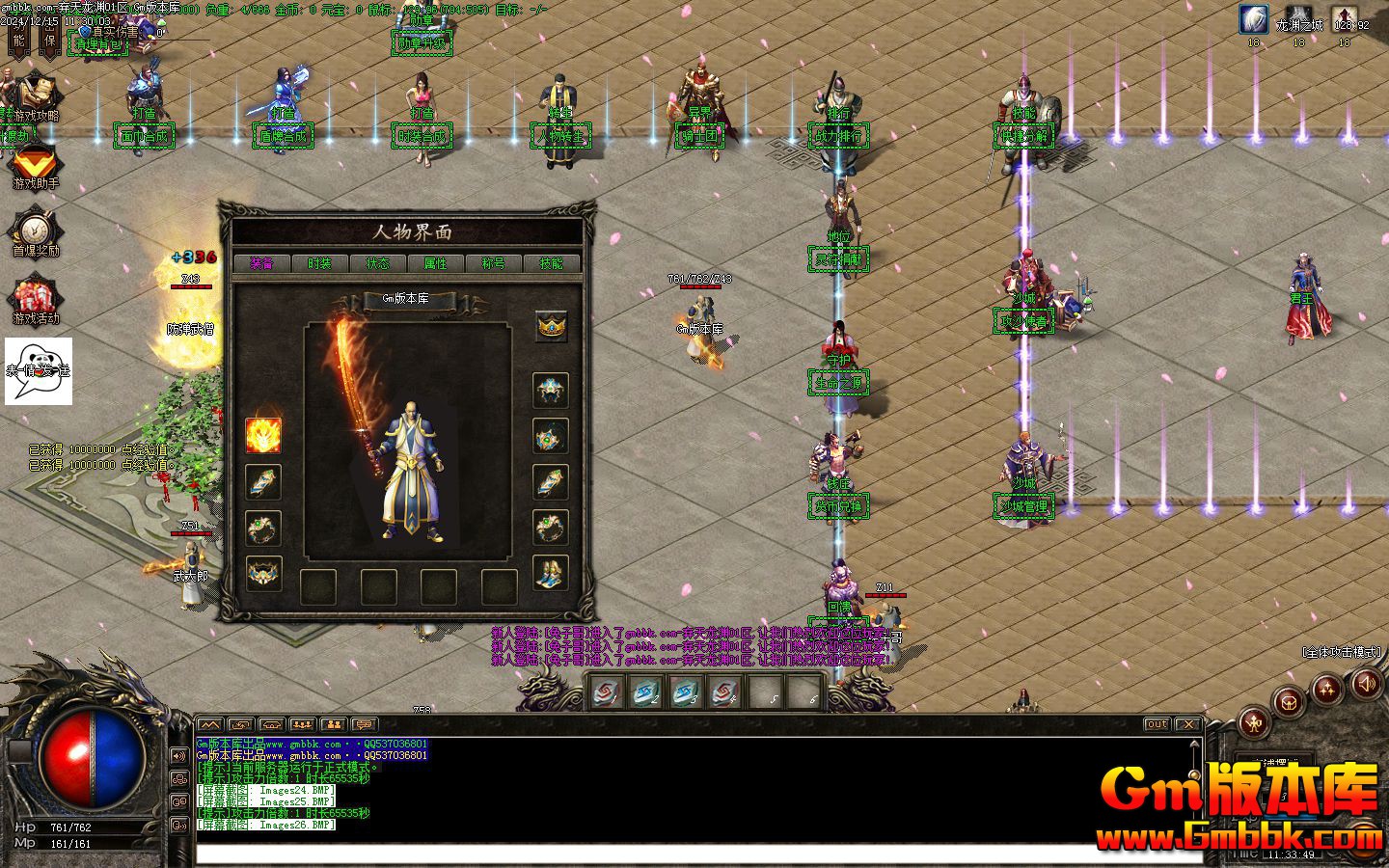Image resolution: width=1389 pixels, height=868 pixels.
Task: Select the boots equipment slot
Action: pos(551,574)
